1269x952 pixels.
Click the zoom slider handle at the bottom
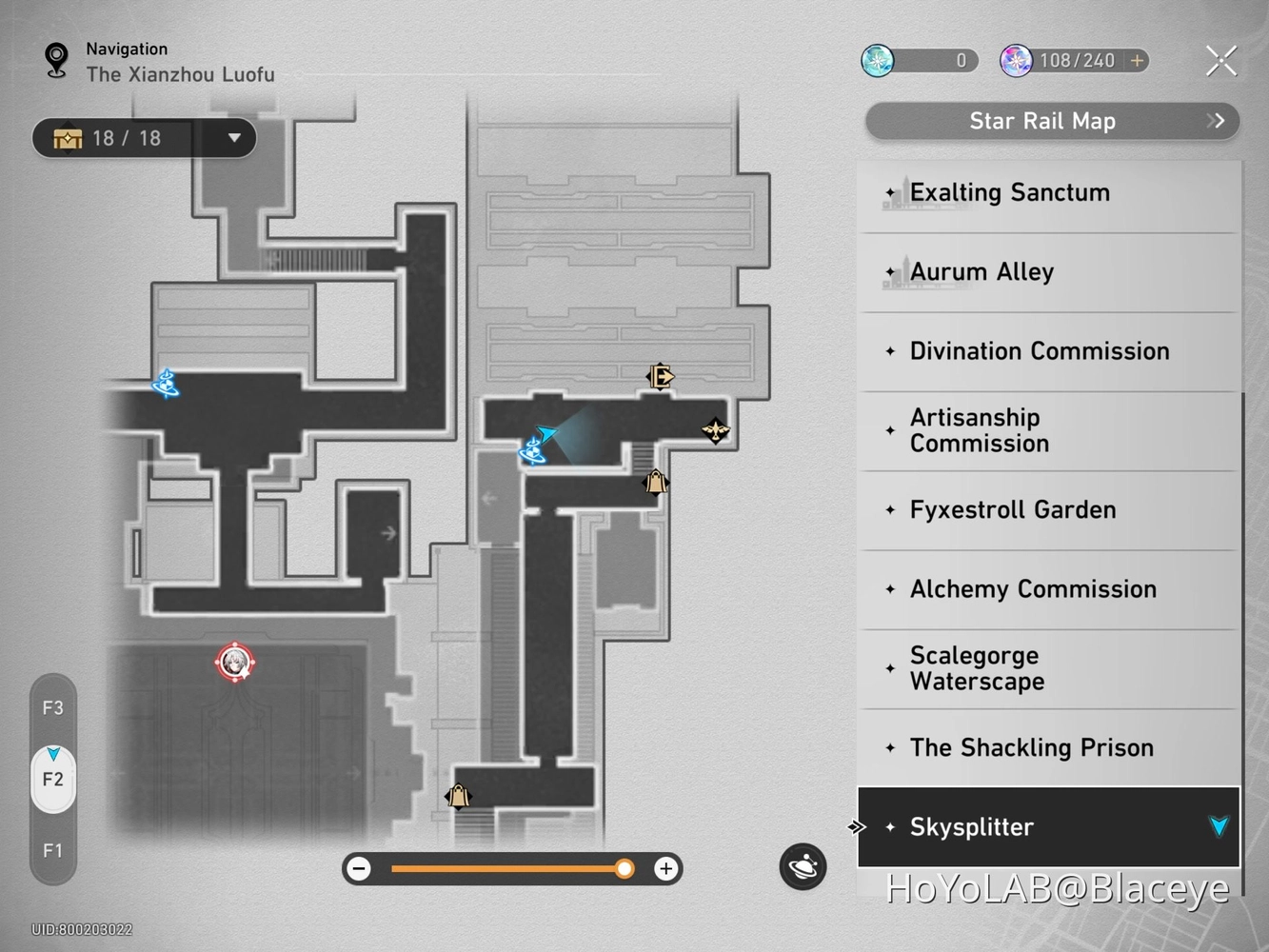point(625,868)
